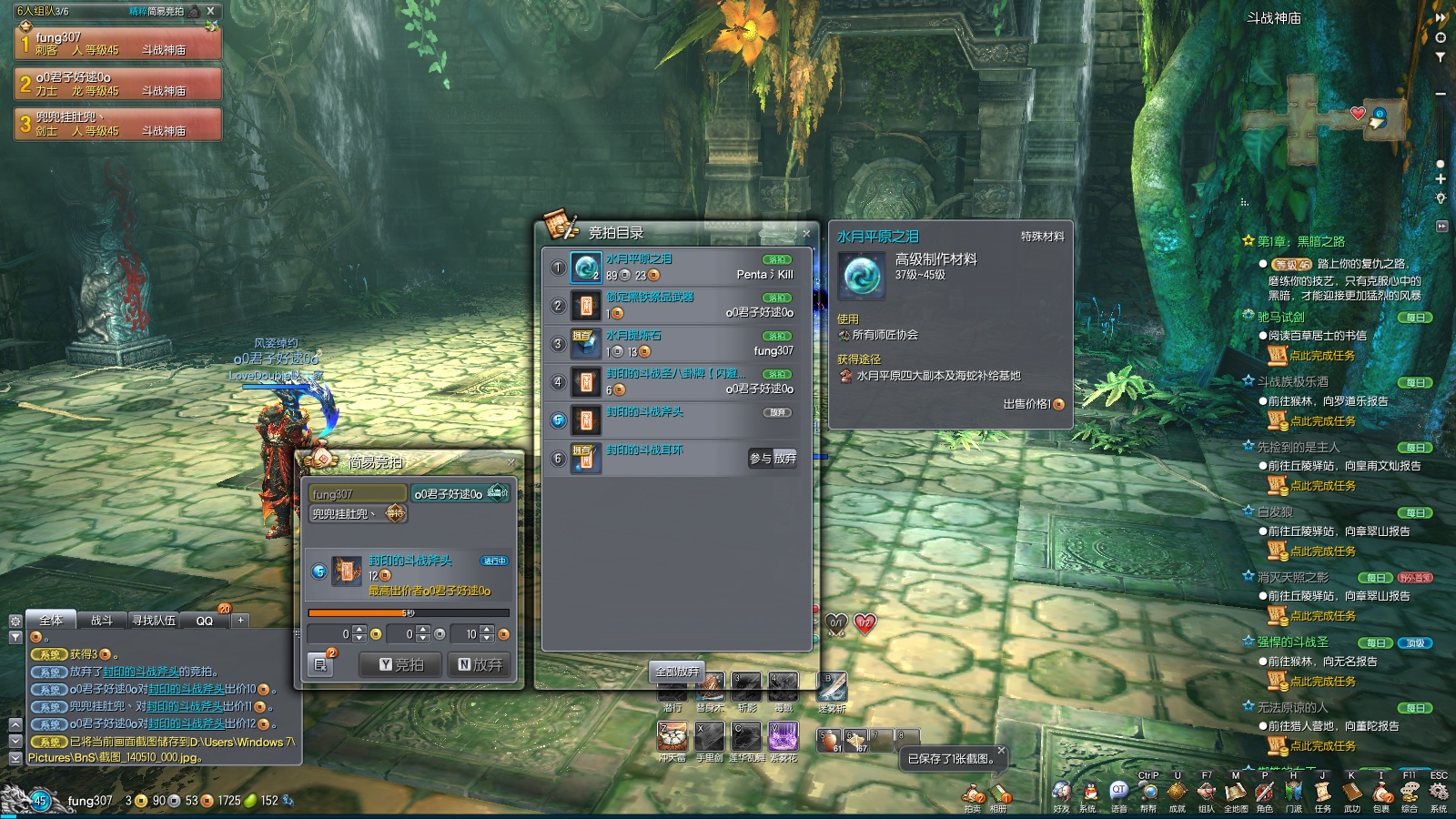Image resolution: width=1456 pixels, height=819 pixels.
Task: Select party member 兜兜挂肚兜 frame
Action: click(x=118, y=125)
